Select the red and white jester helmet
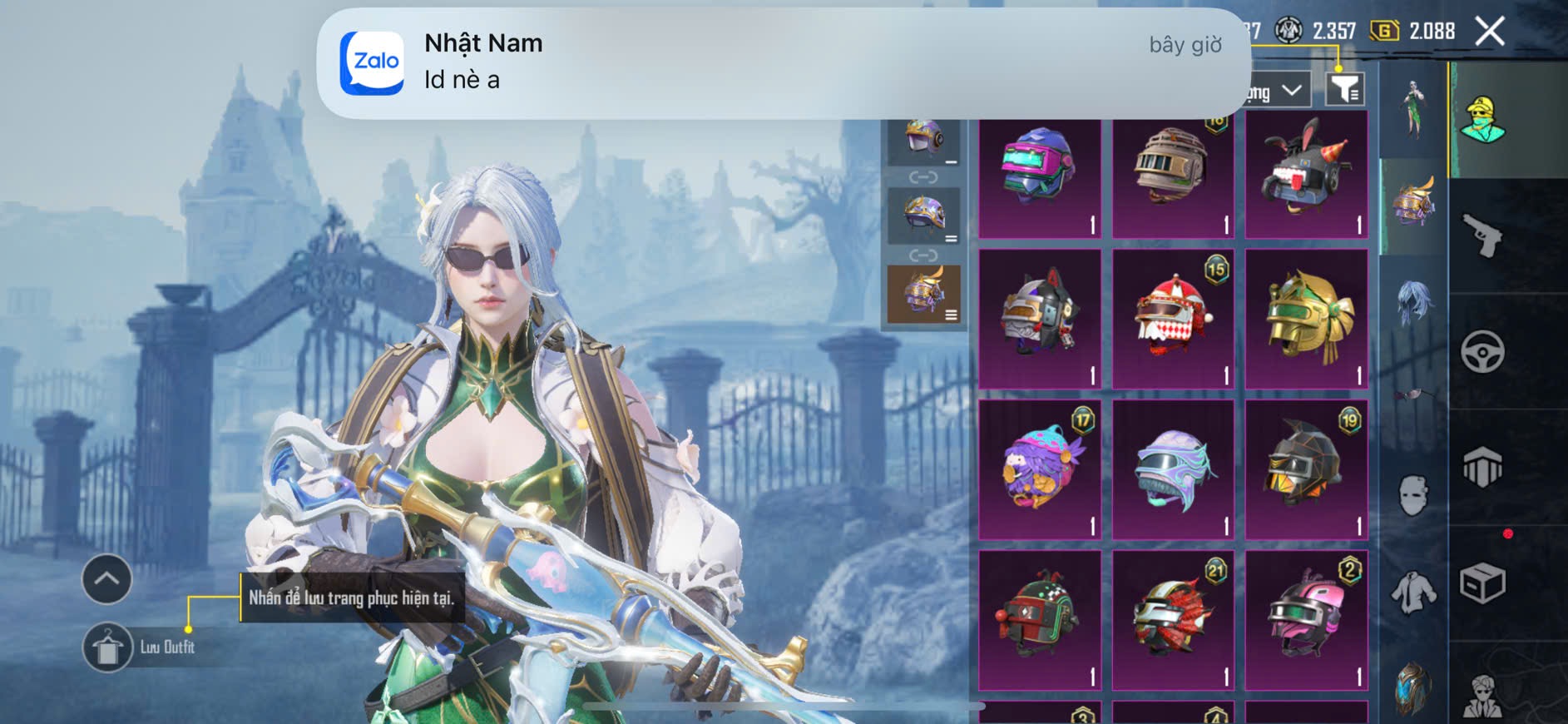This screenshot has width=1568, height=724. (x=1173, y=318)
